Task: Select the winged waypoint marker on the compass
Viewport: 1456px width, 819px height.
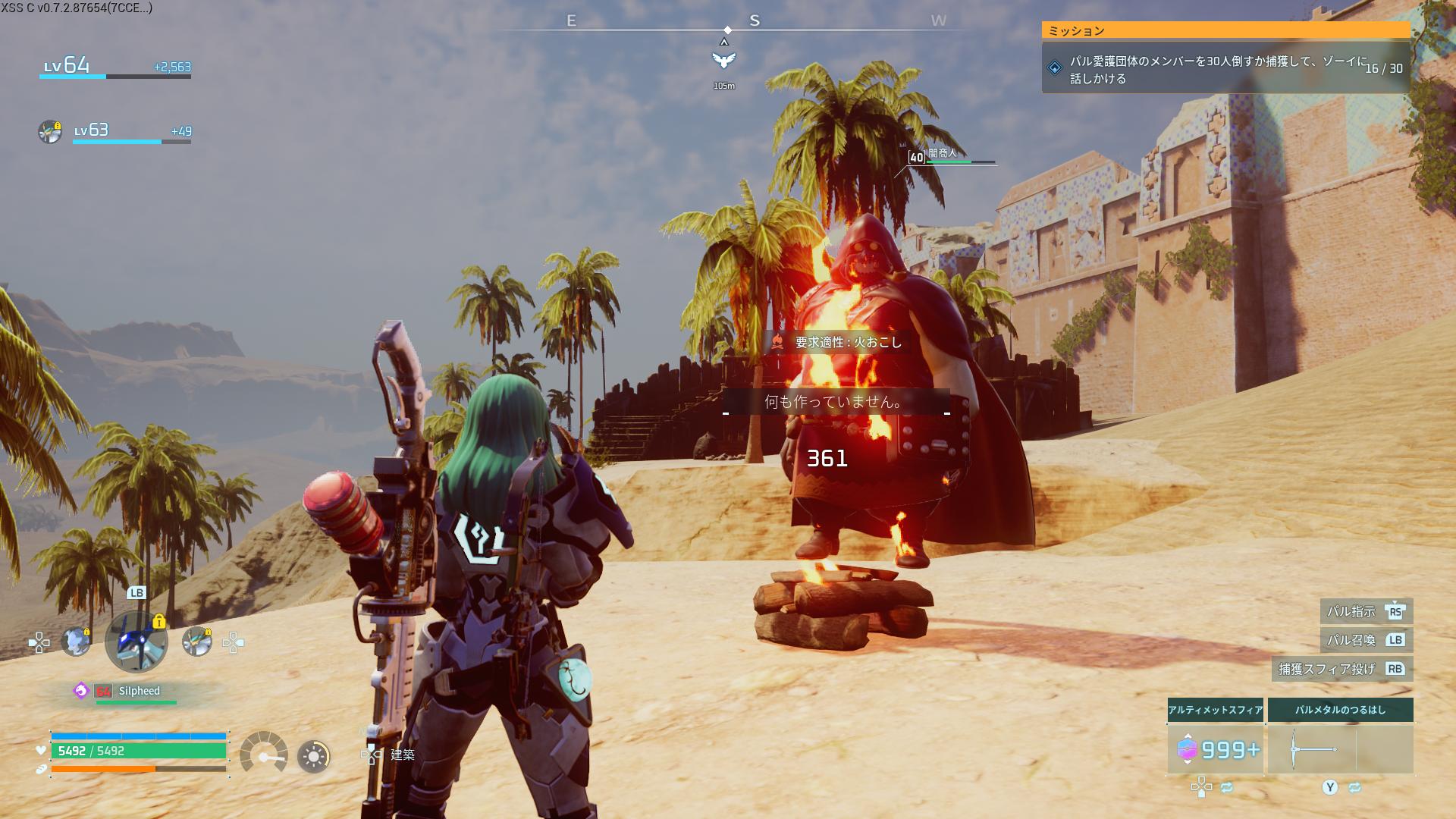Action: tap(724, 60)
